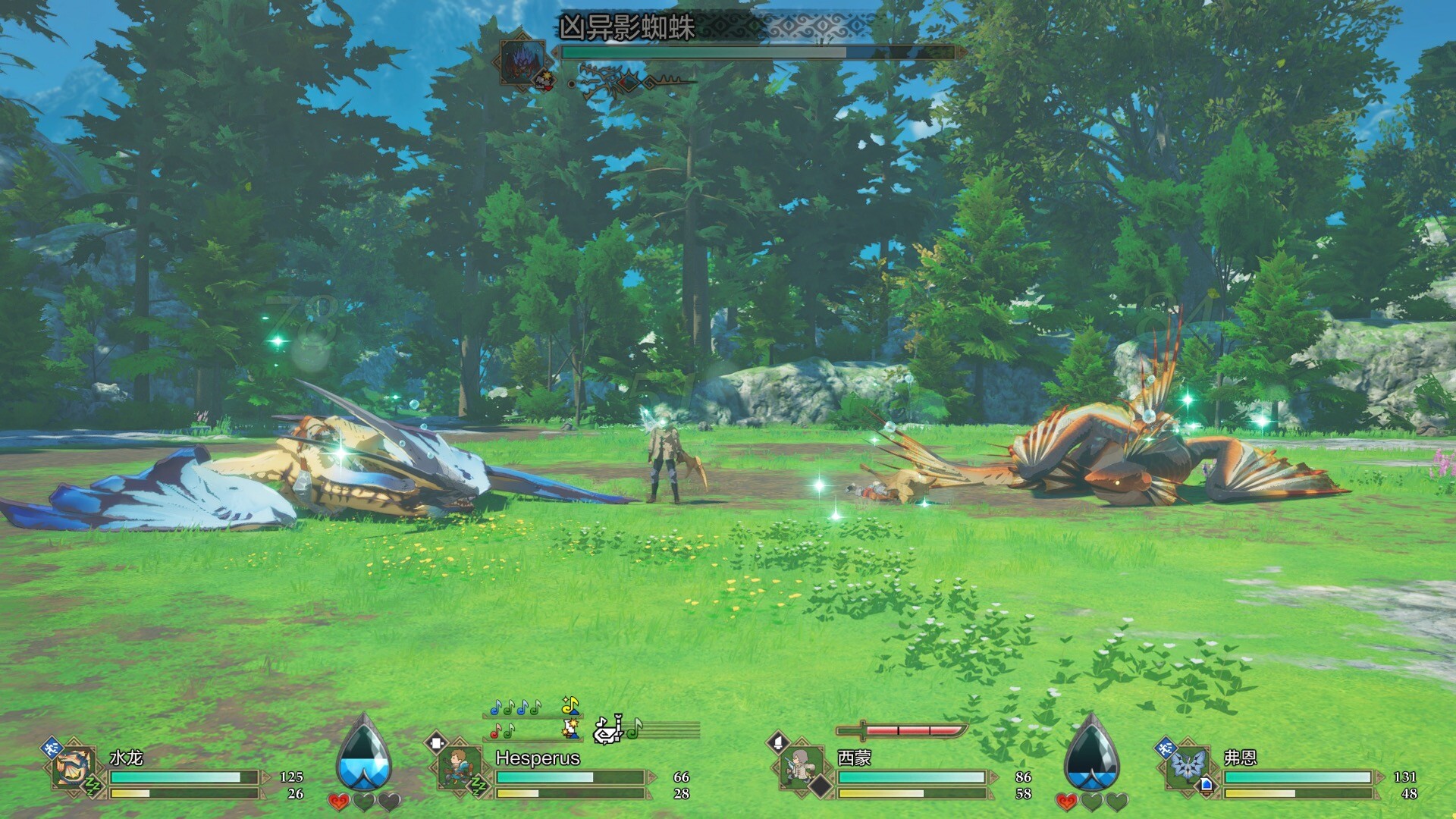Click the sleep status icon on 水龙's portrait
This screenshot has width=1456, height=819.
tap(93, 786)
